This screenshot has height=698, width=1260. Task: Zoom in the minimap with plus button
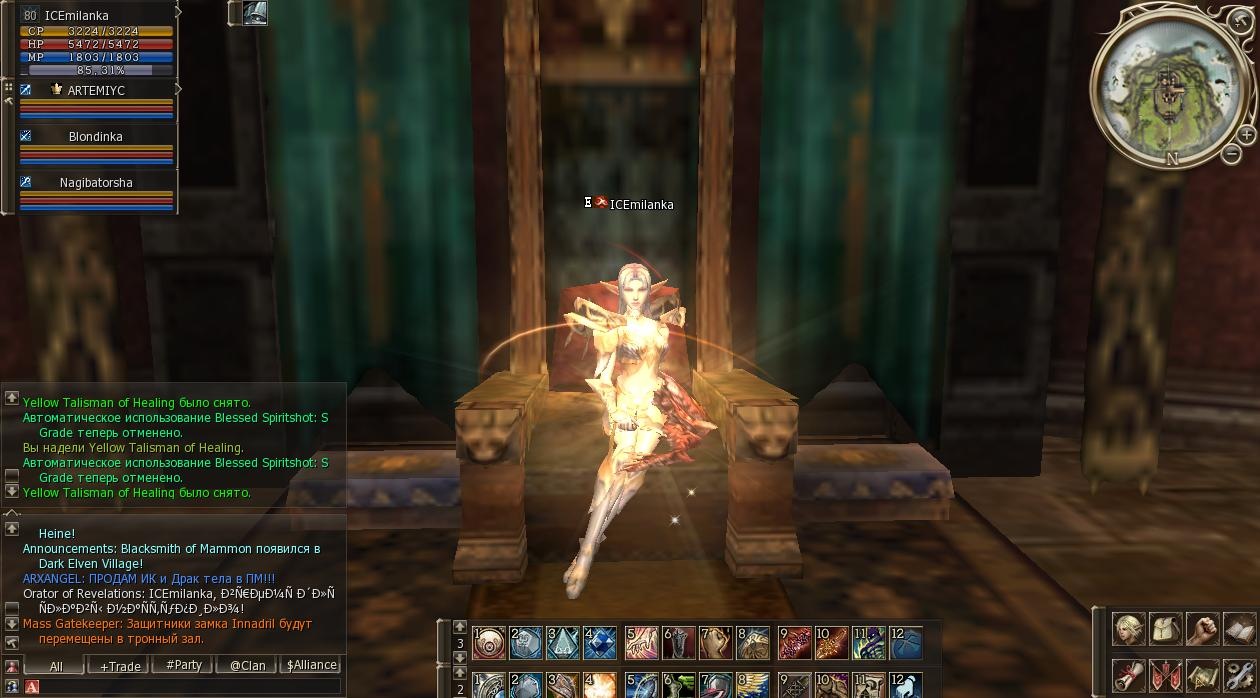pyautogui.click(x=1246, y=135)
